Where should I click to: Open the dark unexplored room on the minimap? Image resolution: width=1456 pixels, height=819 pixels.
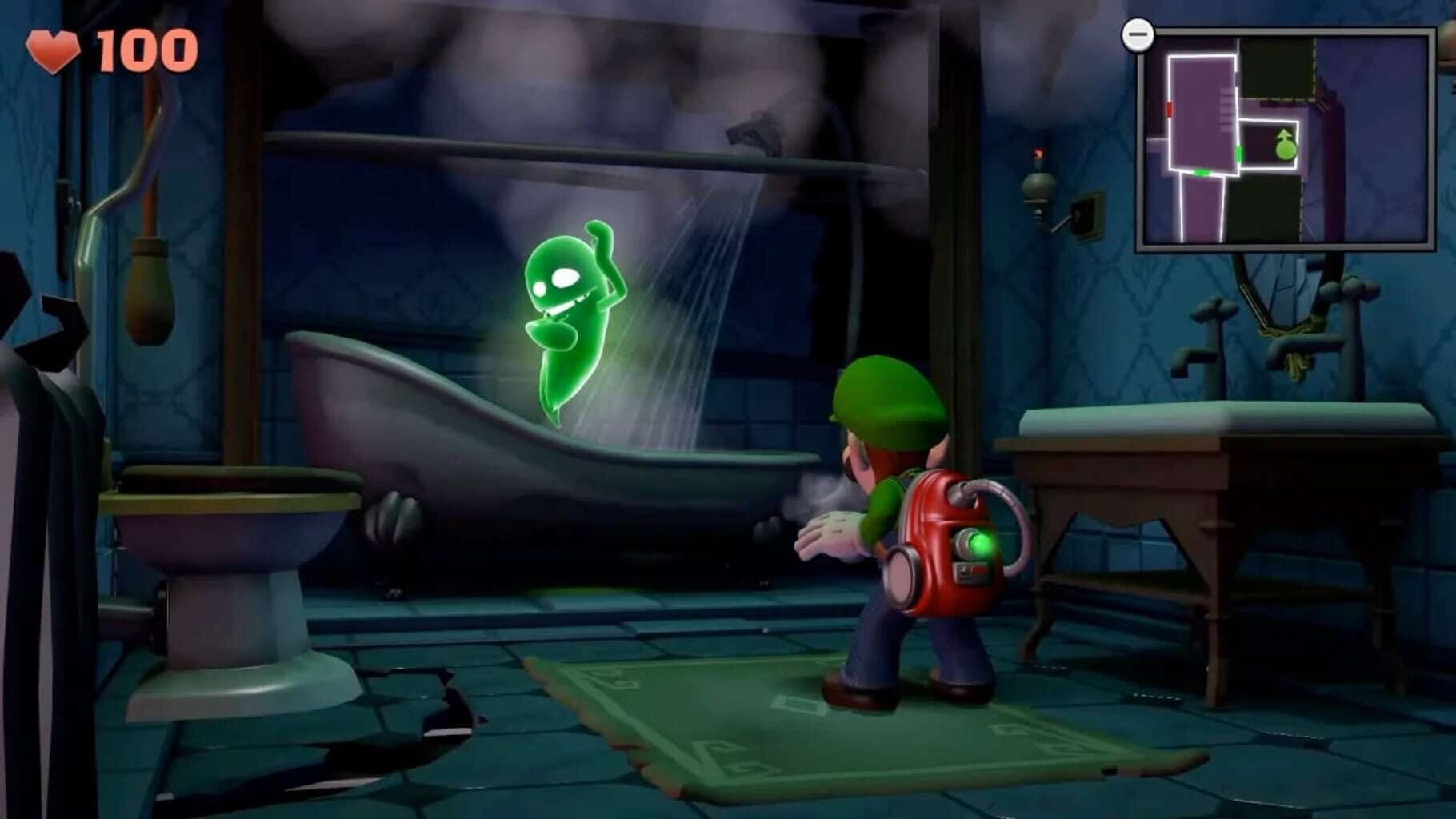1275,72
